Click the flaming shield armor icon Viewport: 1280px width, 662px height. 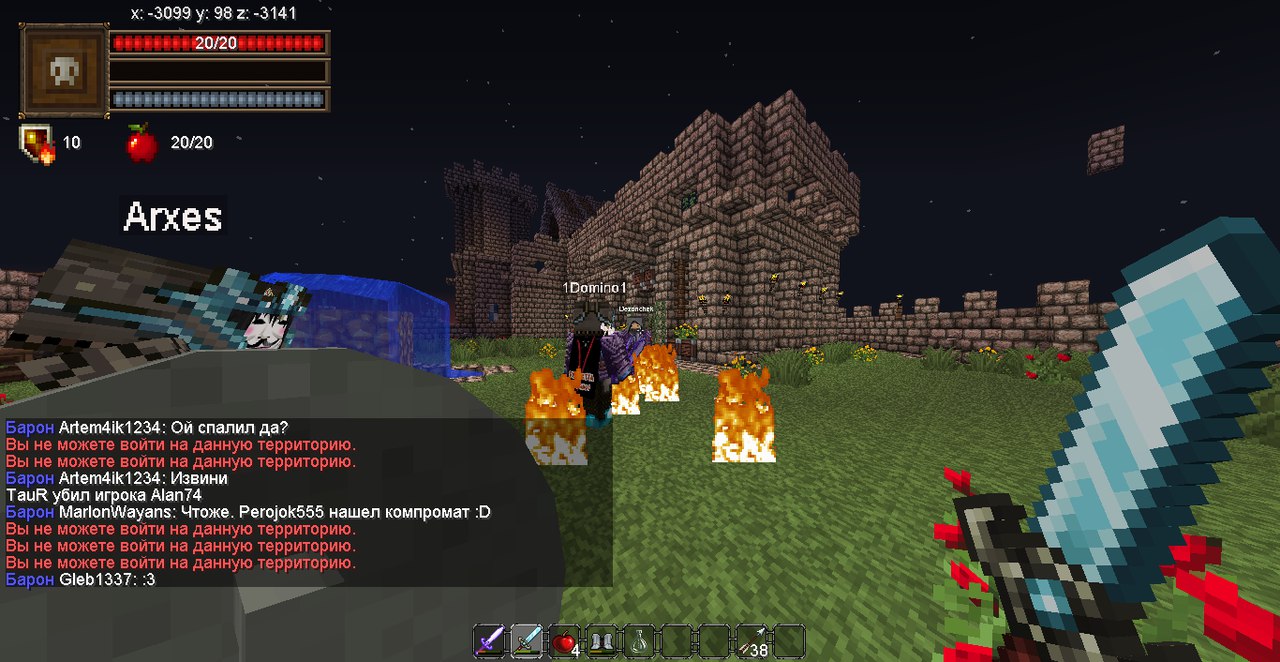36,142
